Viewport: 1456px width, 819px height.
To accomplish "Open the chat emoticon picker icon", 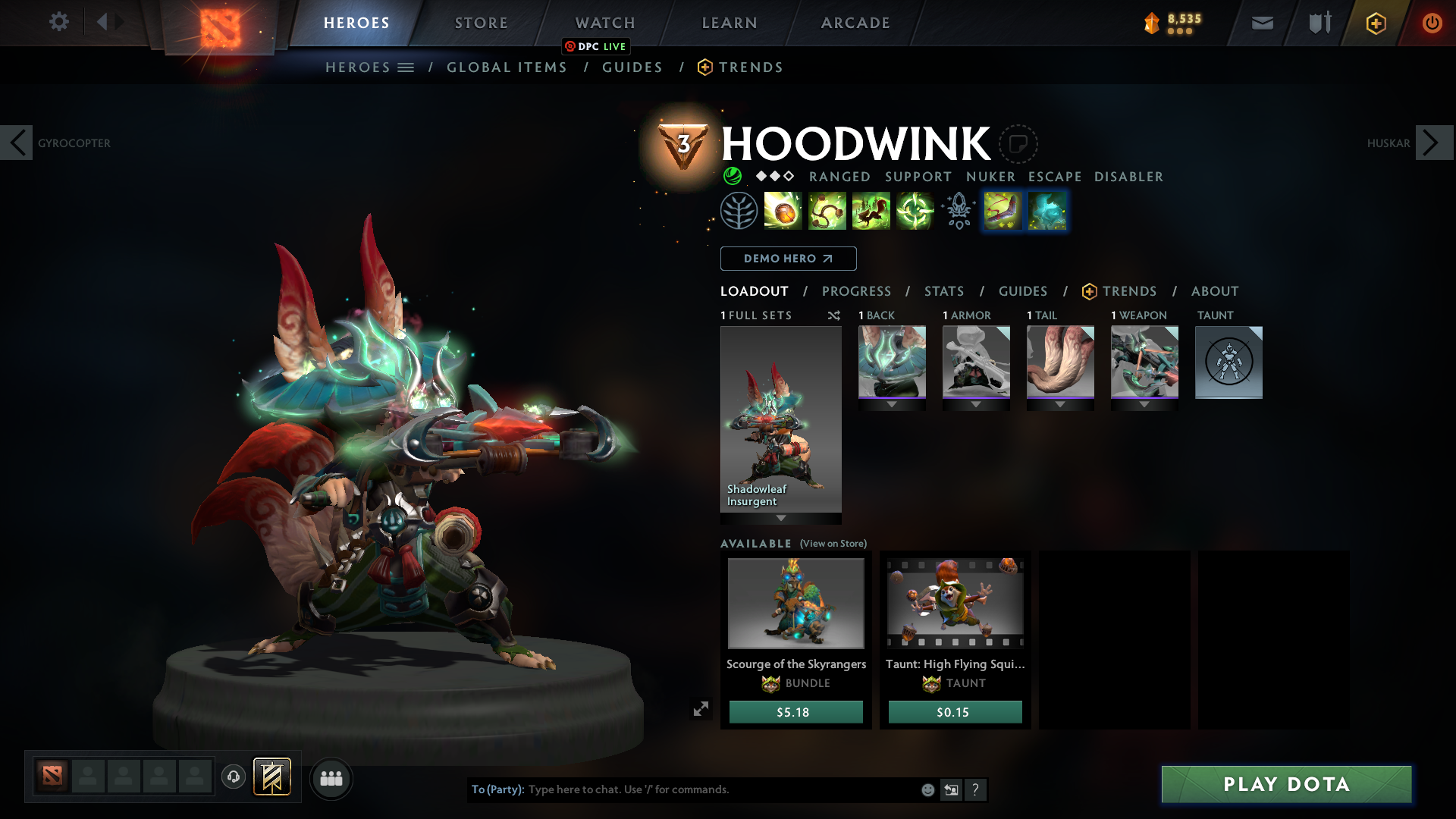I will (927, 789).
